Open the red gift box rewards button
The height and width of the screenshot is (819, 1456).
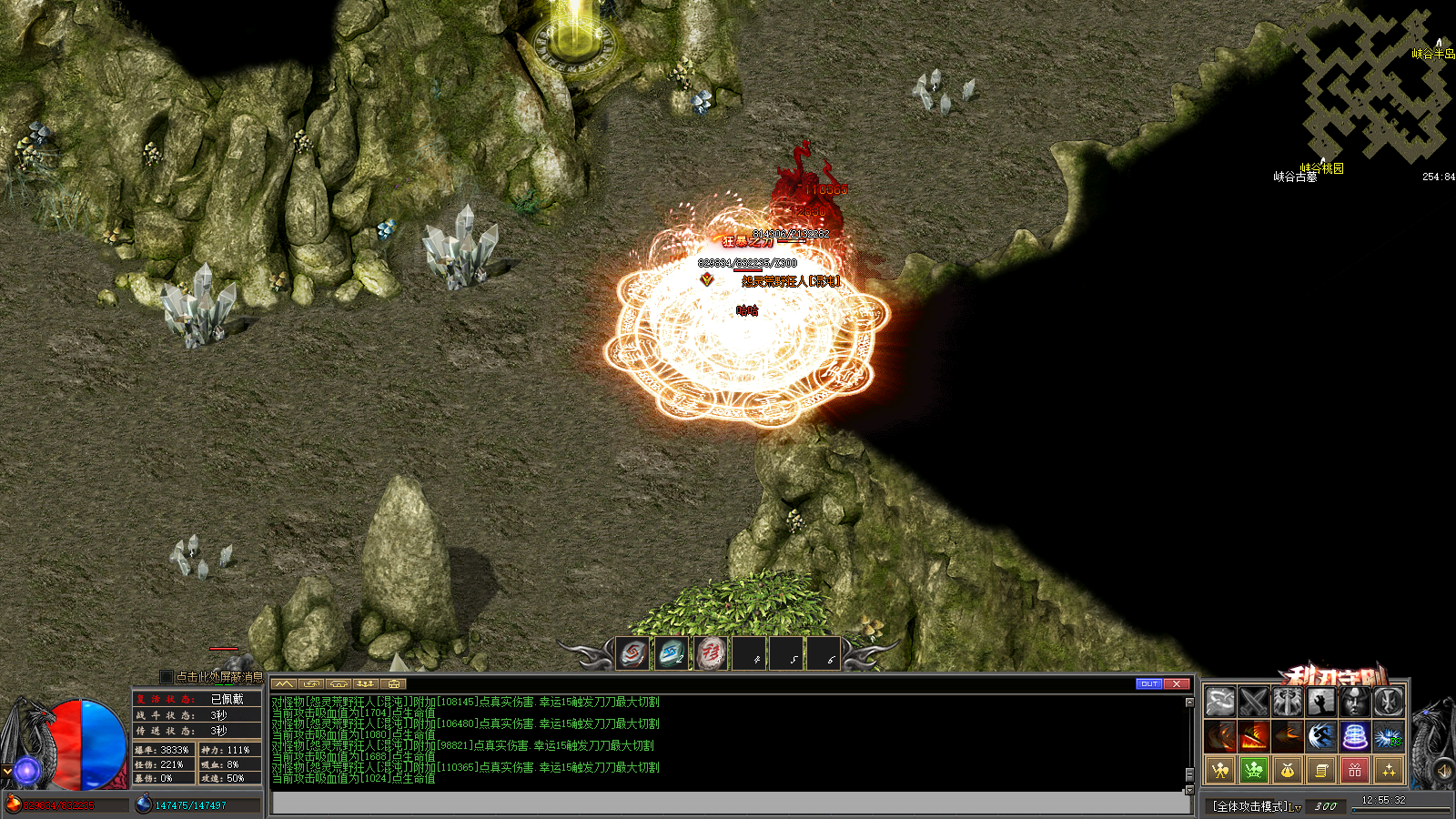(x=1355, y=770)
